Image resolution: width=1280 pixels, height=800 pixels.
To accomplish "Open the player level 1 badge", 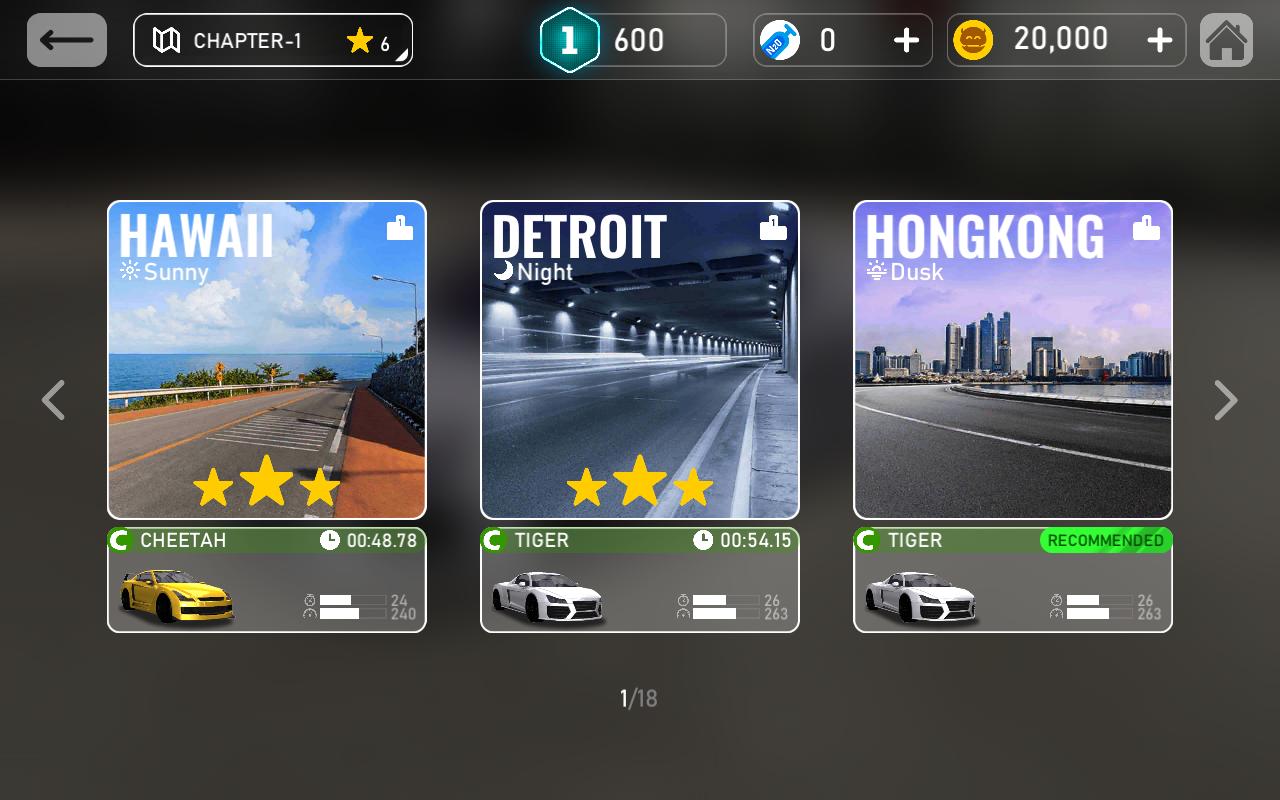I will coord(569,40).
